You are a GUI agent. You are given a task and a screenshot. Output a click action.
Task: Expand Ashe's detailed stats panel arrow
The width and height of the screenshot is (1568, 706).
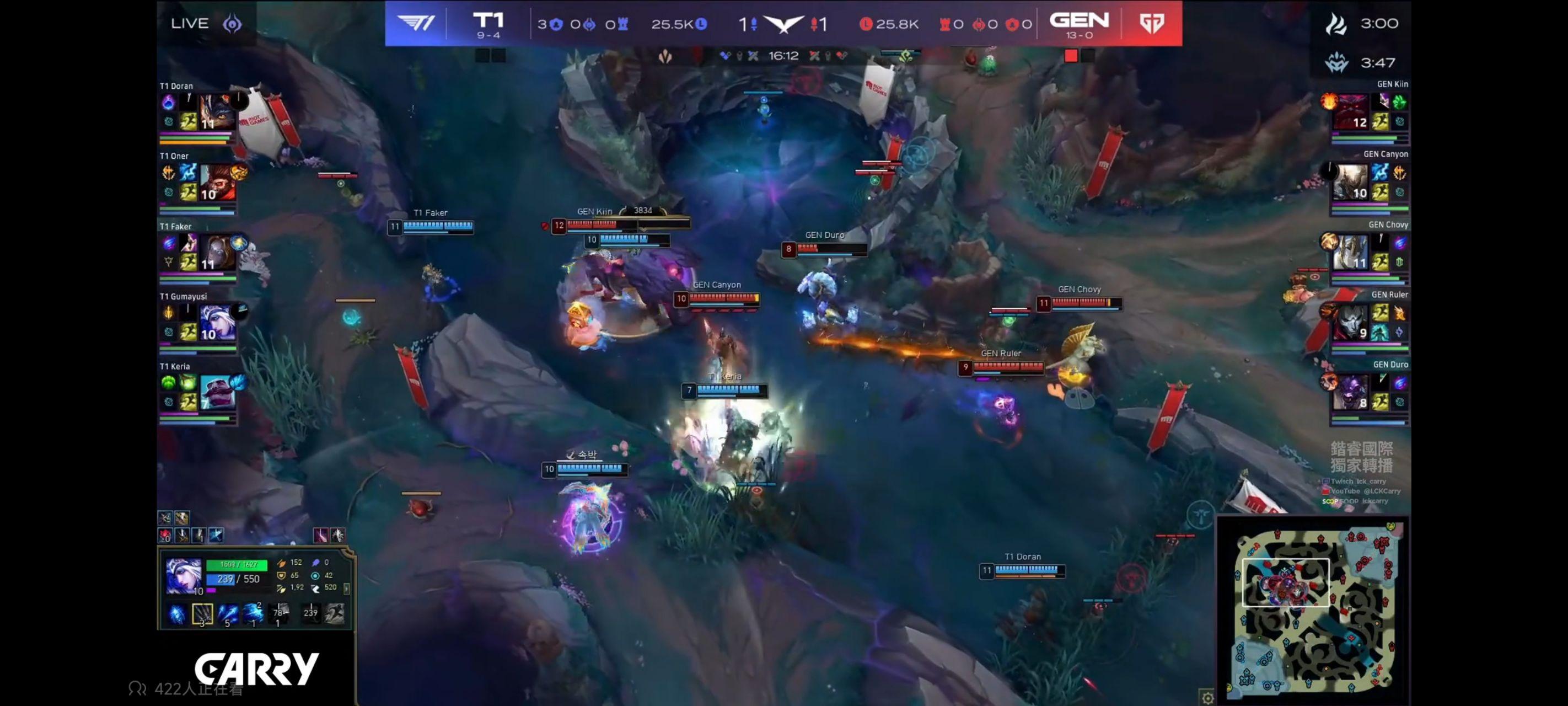[x=347, y=590]
